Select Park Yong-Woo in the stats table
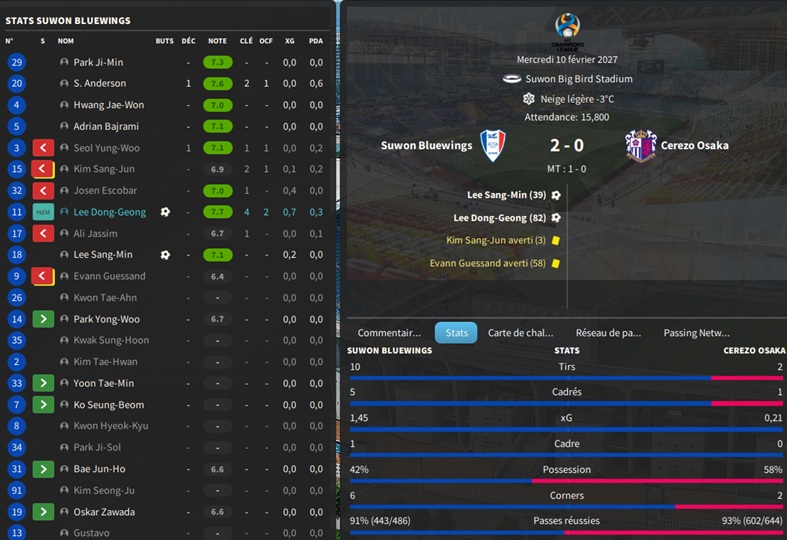This screenshot has width=787, height=540. click(x=107, y=320)
